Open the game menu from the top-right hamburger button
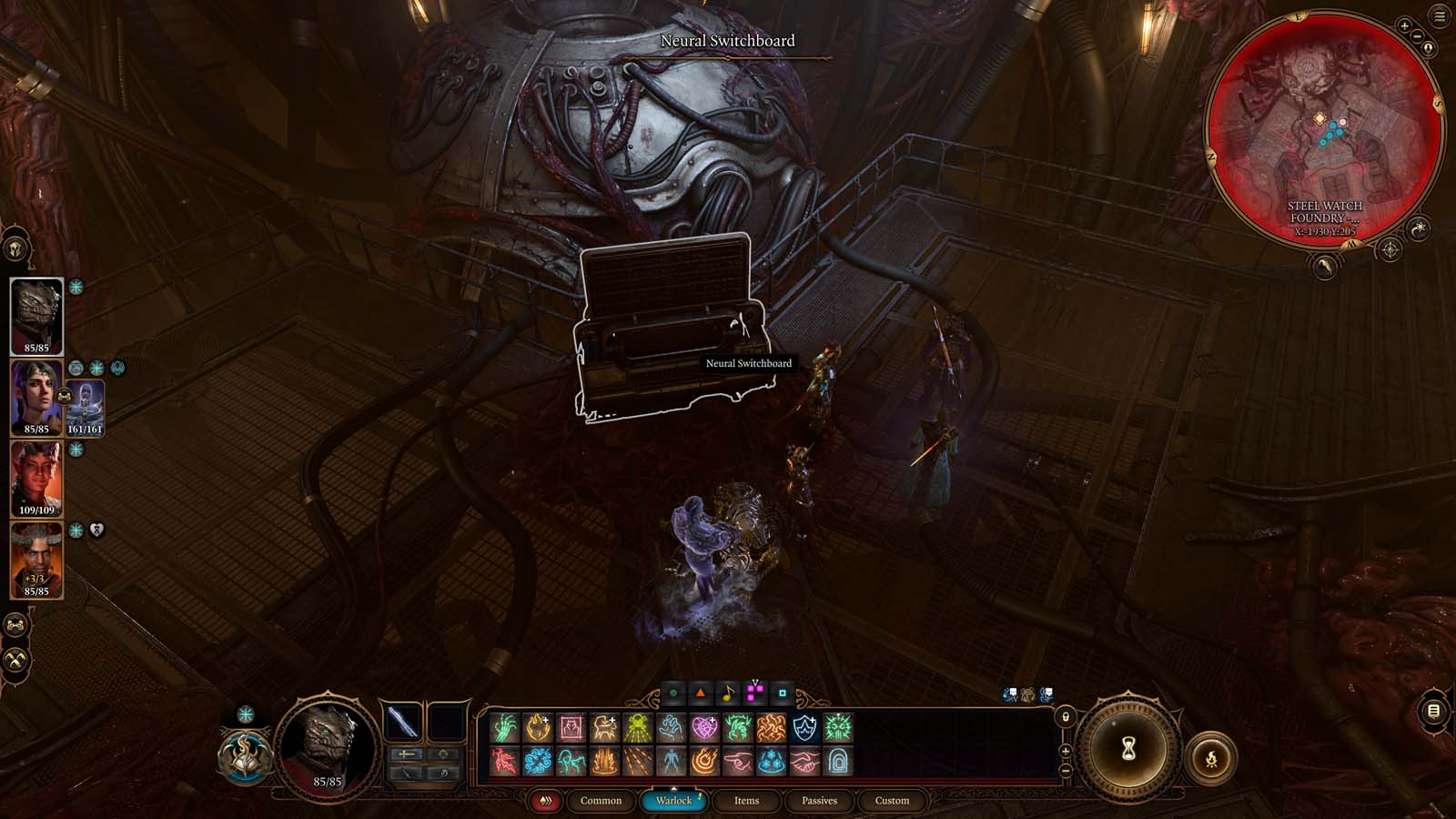Screen dimensions: 1456x819 click(x=1441, y=15)
